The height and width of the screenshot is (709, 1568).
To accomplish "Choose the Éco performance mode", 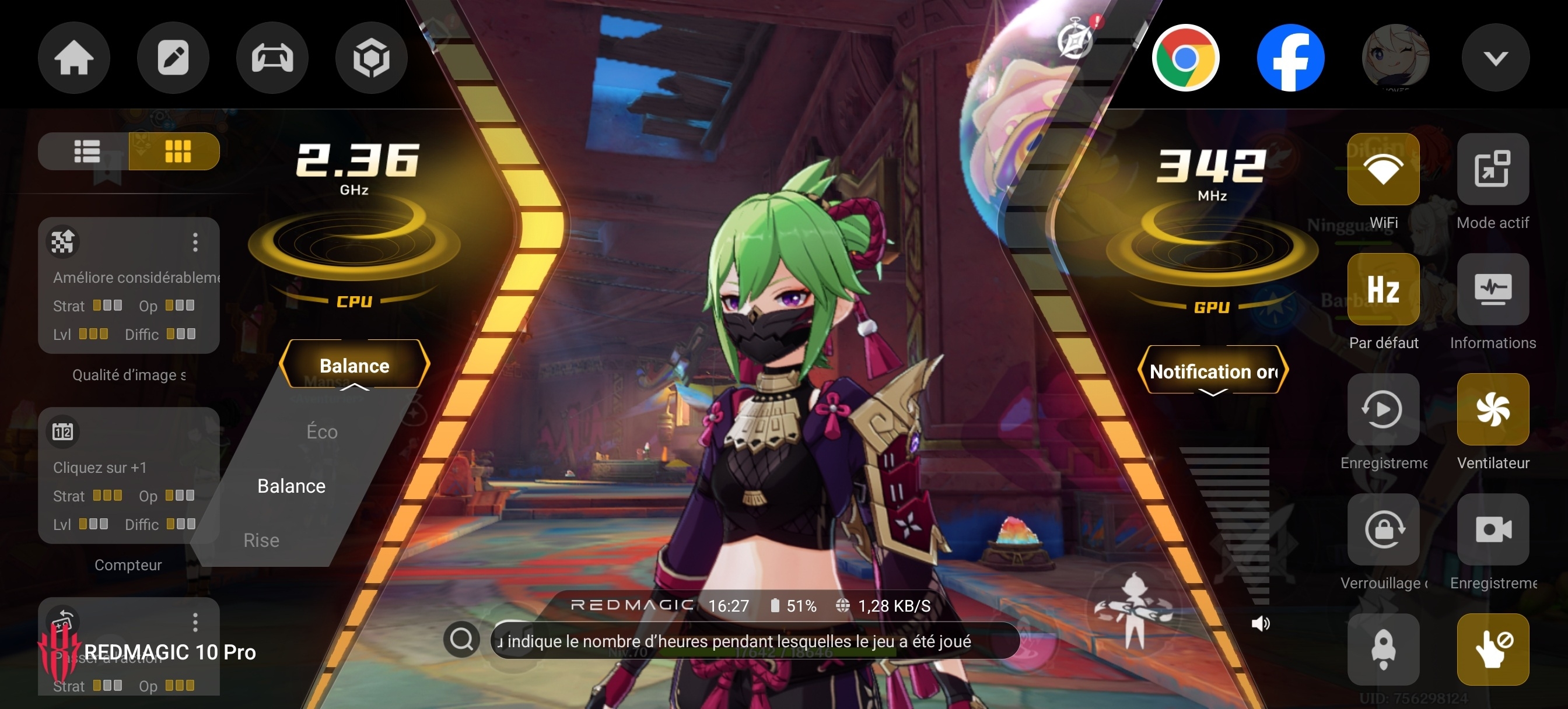I will pos(321,431).
